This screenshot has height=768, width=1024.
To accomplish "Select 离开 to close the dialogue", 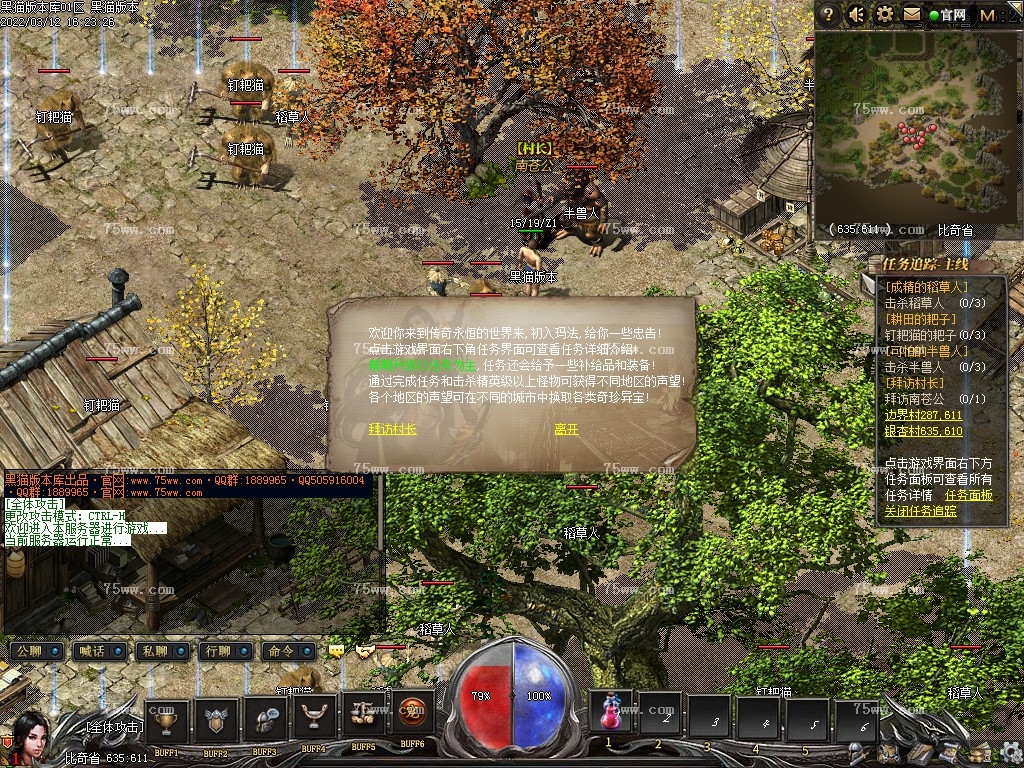I will click(566, 429).
